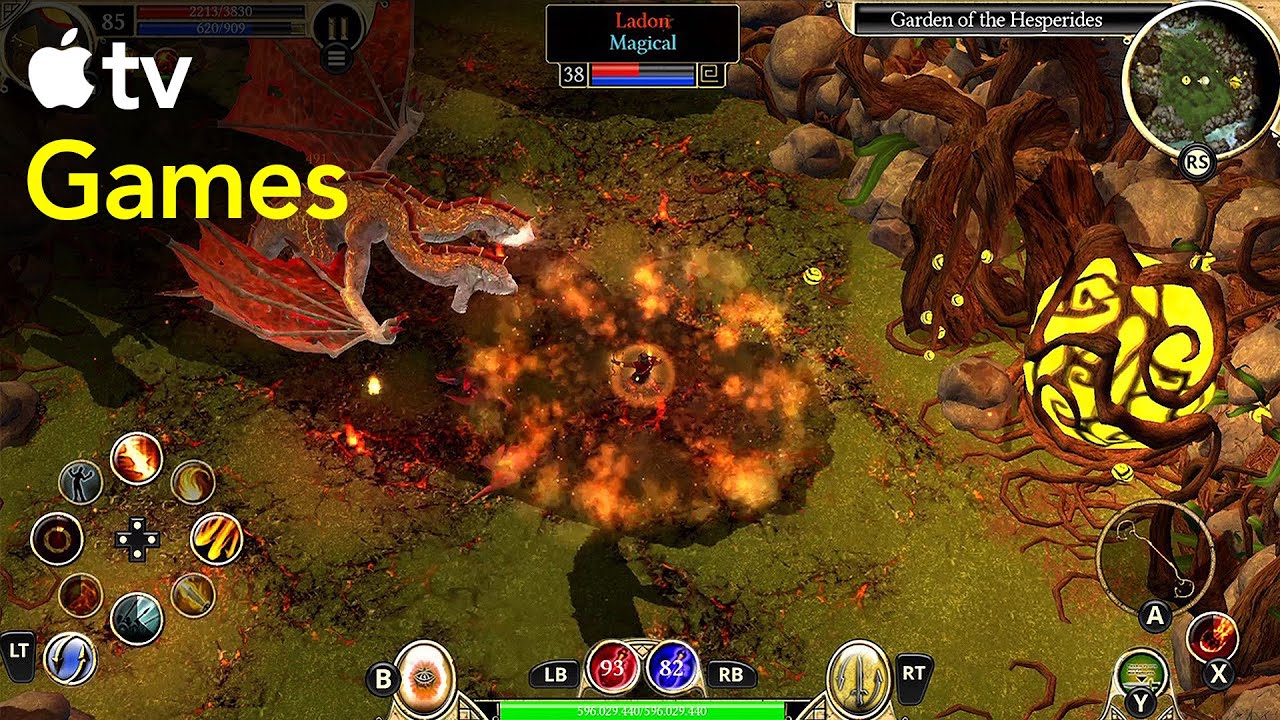Cast the fiery meteor skill
This screenshot has height=720, width=1280.
point(1211,636)
